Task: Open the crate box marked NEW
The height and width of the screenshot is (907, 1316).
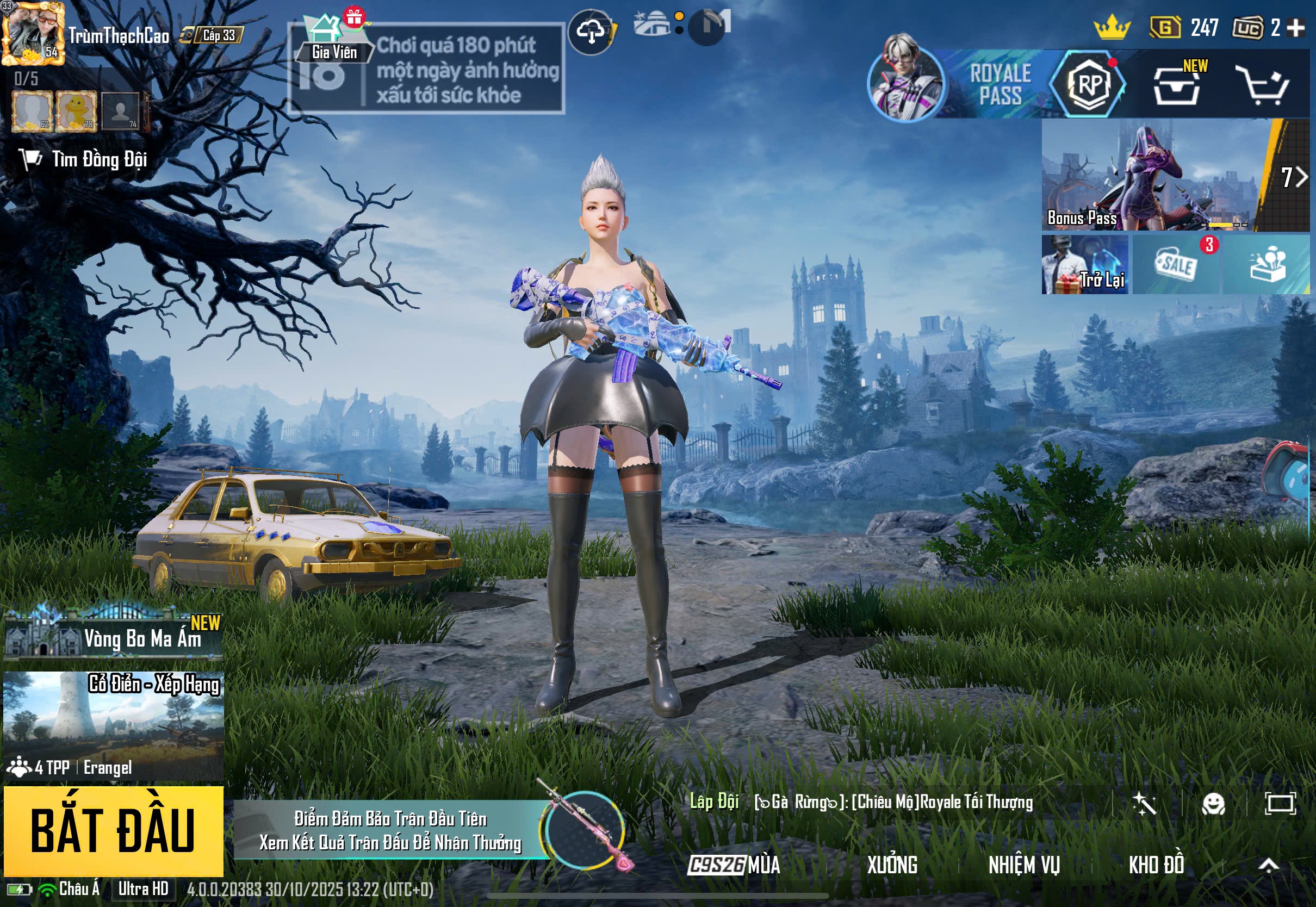Action: coord(1177,85)
